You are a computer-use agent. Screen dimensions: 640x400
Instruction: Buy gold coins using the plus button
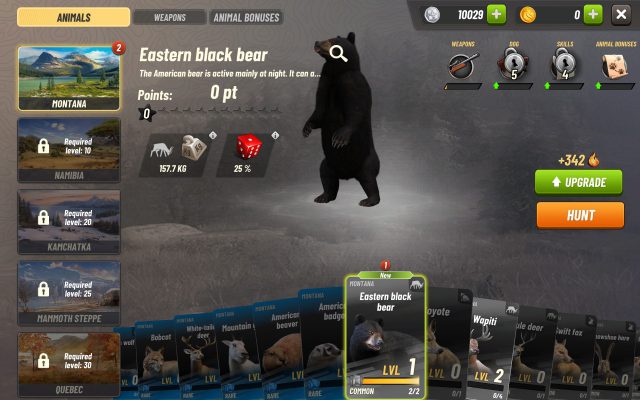pos(592,14)
